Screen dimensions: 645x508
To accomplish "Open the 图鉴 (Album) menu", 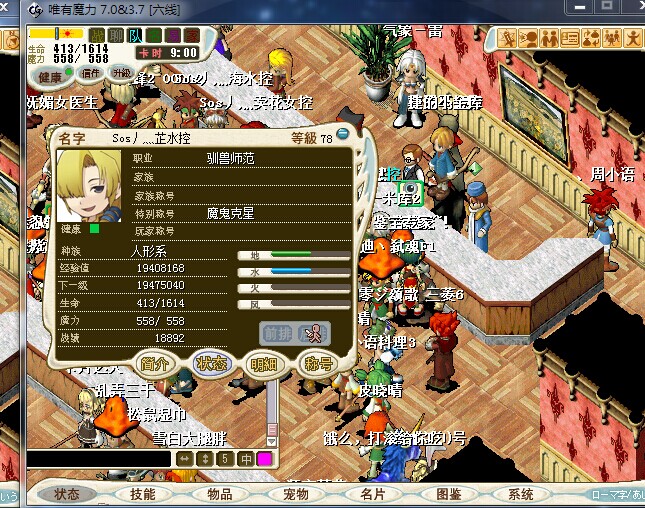I will tap(448, 494).
